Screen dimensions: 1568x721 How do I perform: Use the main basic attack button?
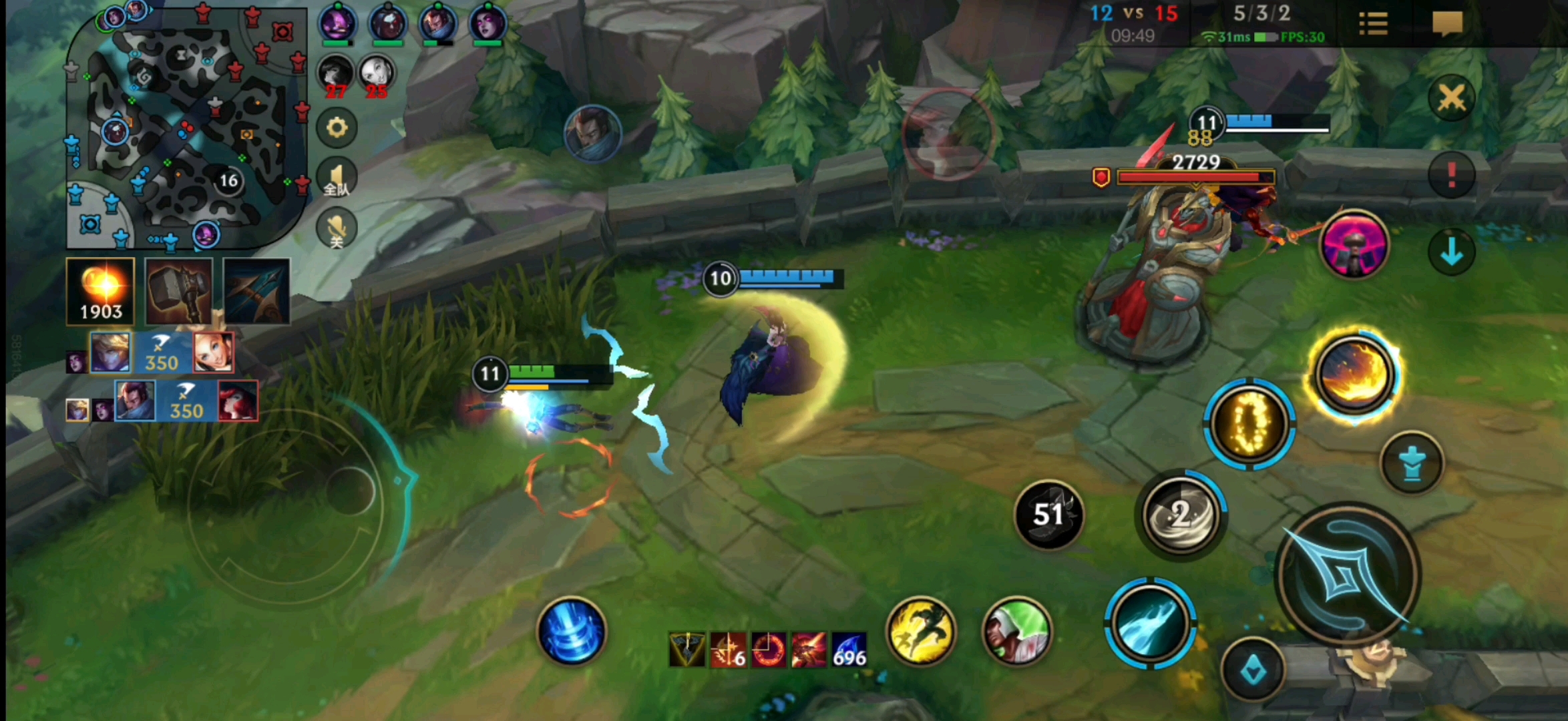[x=1348, y=575]
